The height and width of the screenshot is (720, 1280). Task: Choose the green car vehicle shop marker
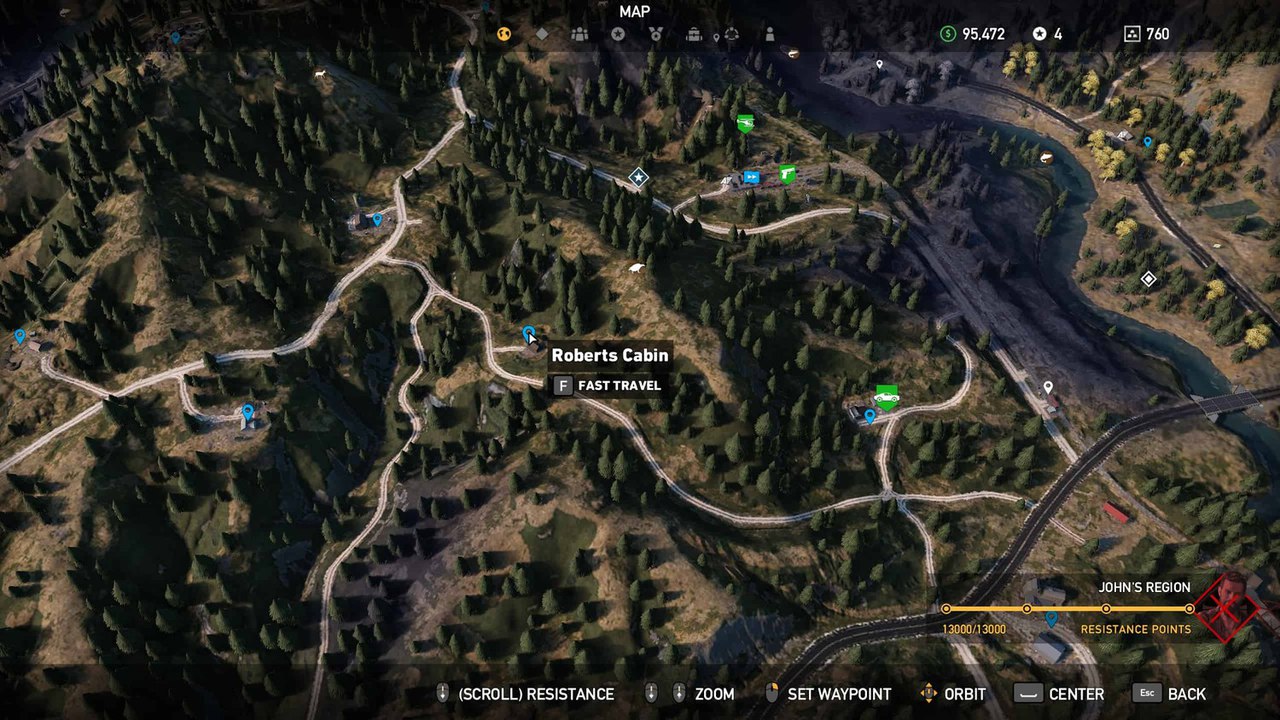point(886,396)
